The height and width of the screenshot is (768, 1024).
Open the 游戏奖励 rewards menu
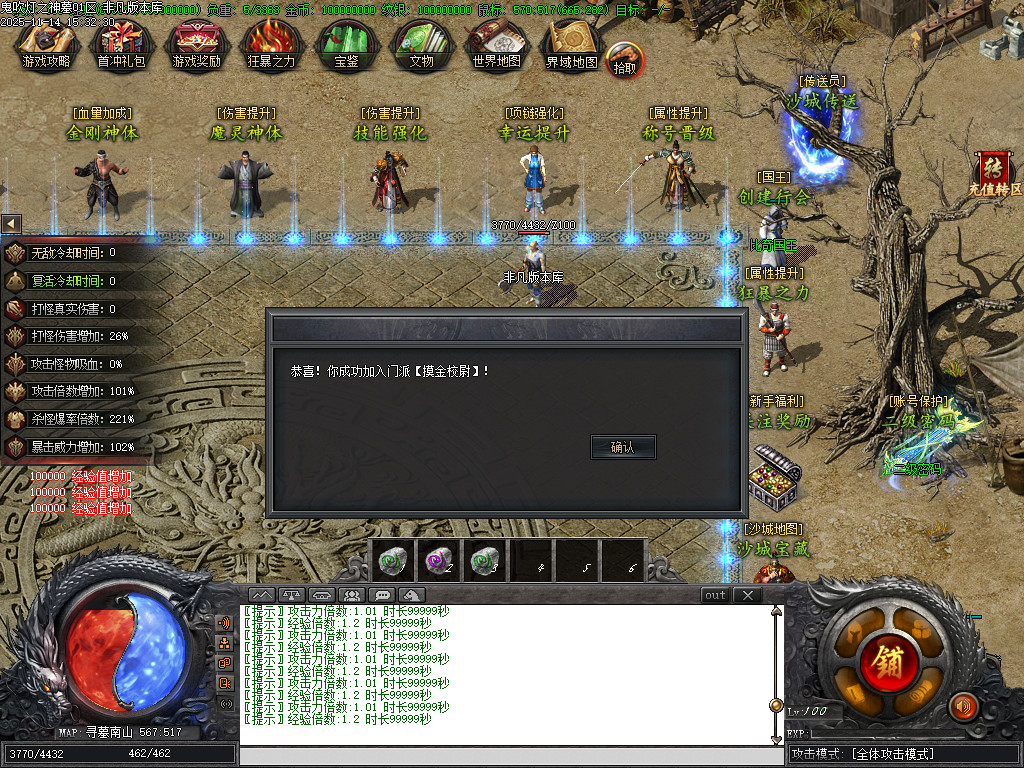point(196,45)
